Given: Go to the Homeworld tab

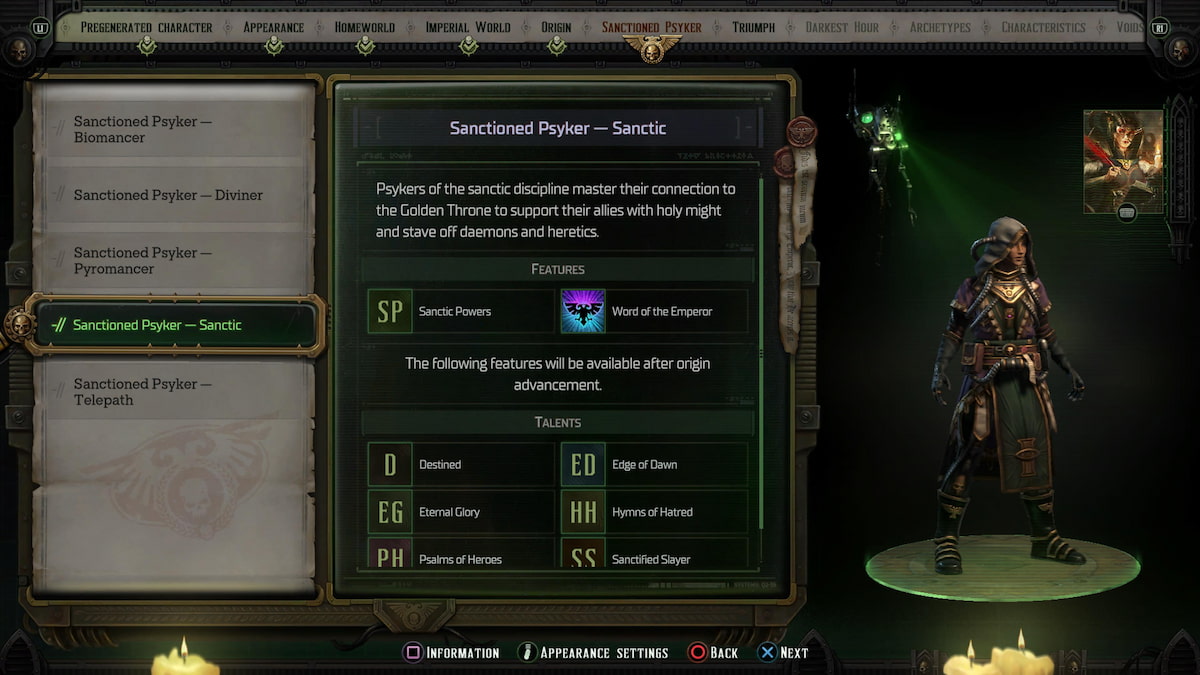Looking at the screenshot, I should tap(365, 27).
